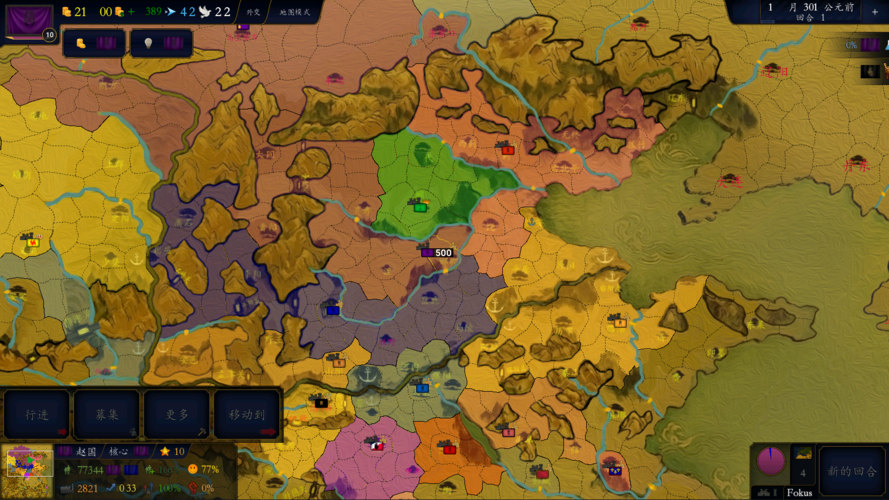Open the lightbulb technology panel
This screenshot has width=889, height=500.
[161, 43]
